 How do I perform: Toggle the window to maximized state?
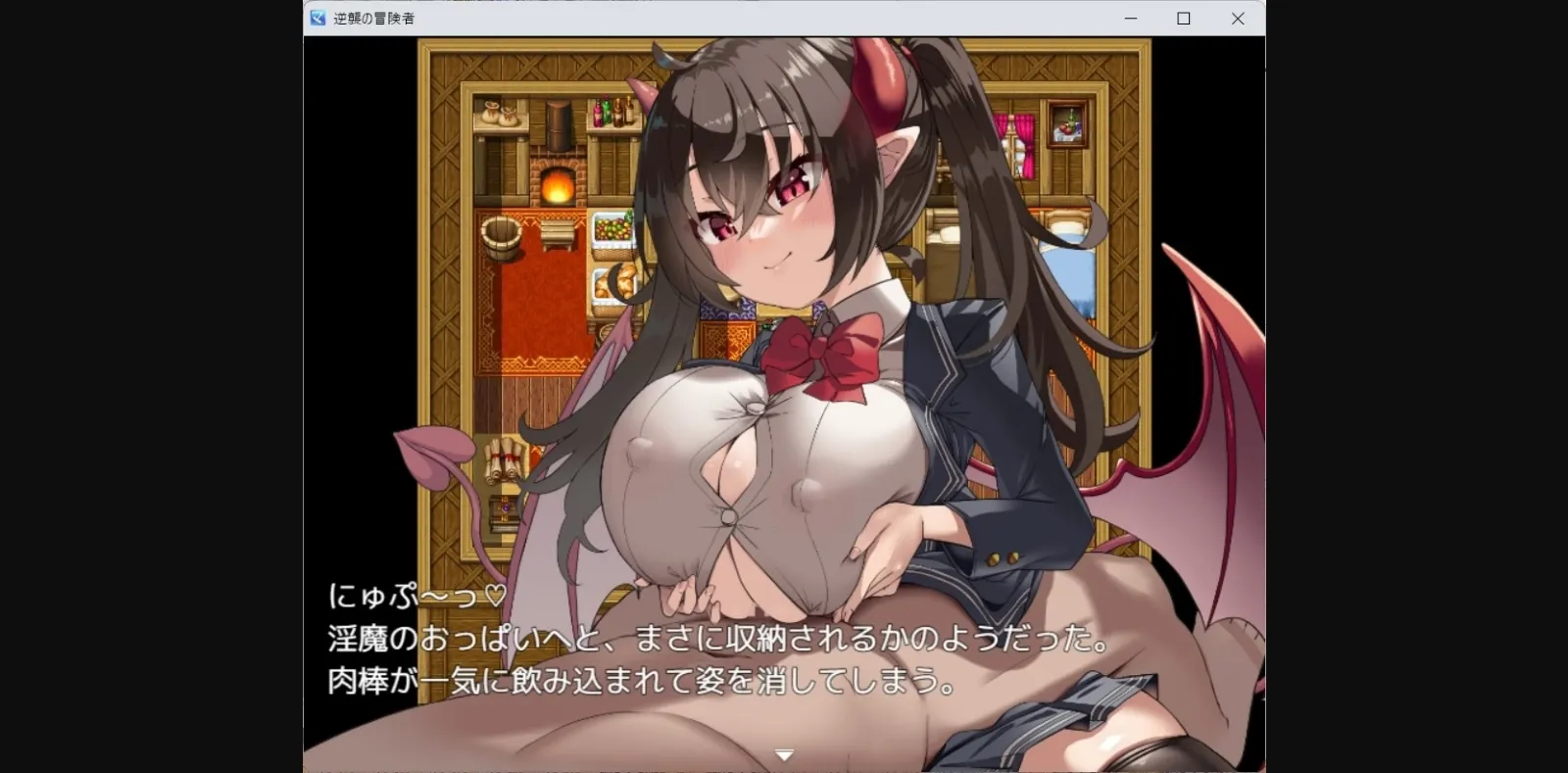point(1183,18)
